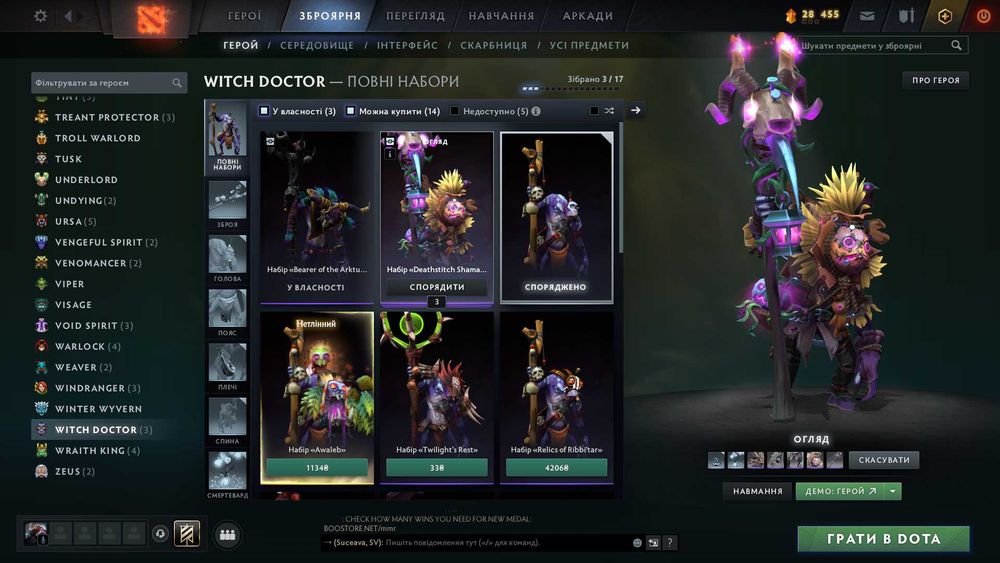Select Void Spirit from hero list
The width and height of the screenshot is (1000, 563).
click(86, 326)
